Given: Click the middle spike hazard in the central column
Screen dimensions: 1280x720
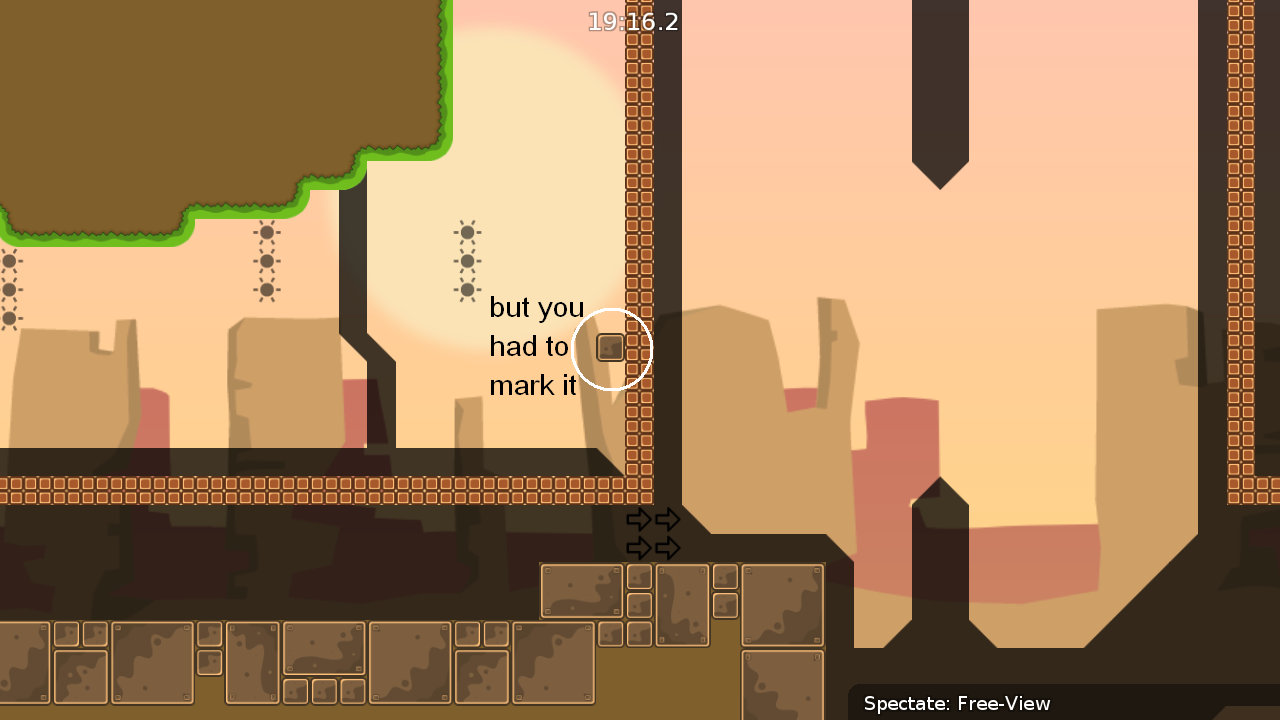Looking at the screenshot, I should 466,260.
